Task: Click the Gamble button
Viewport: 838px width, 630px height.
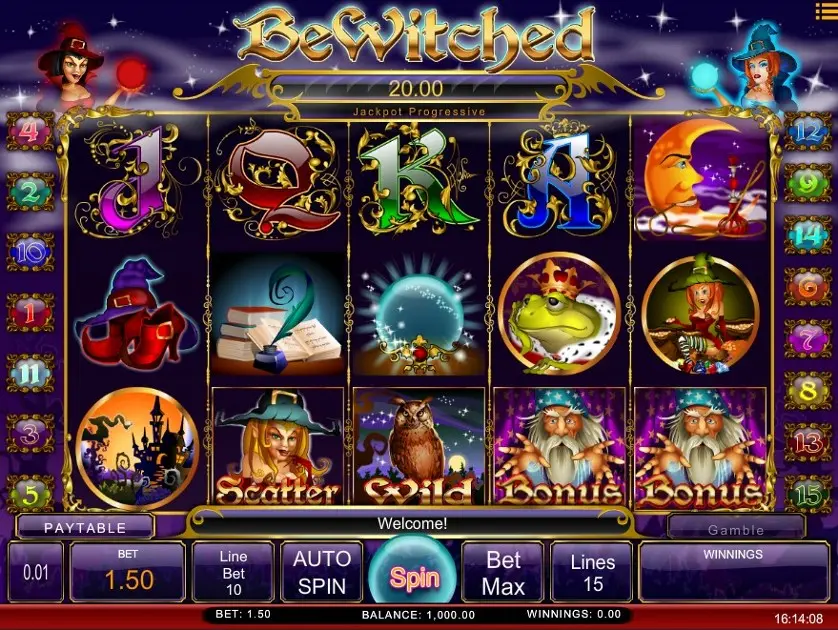Action: point(736,529)
